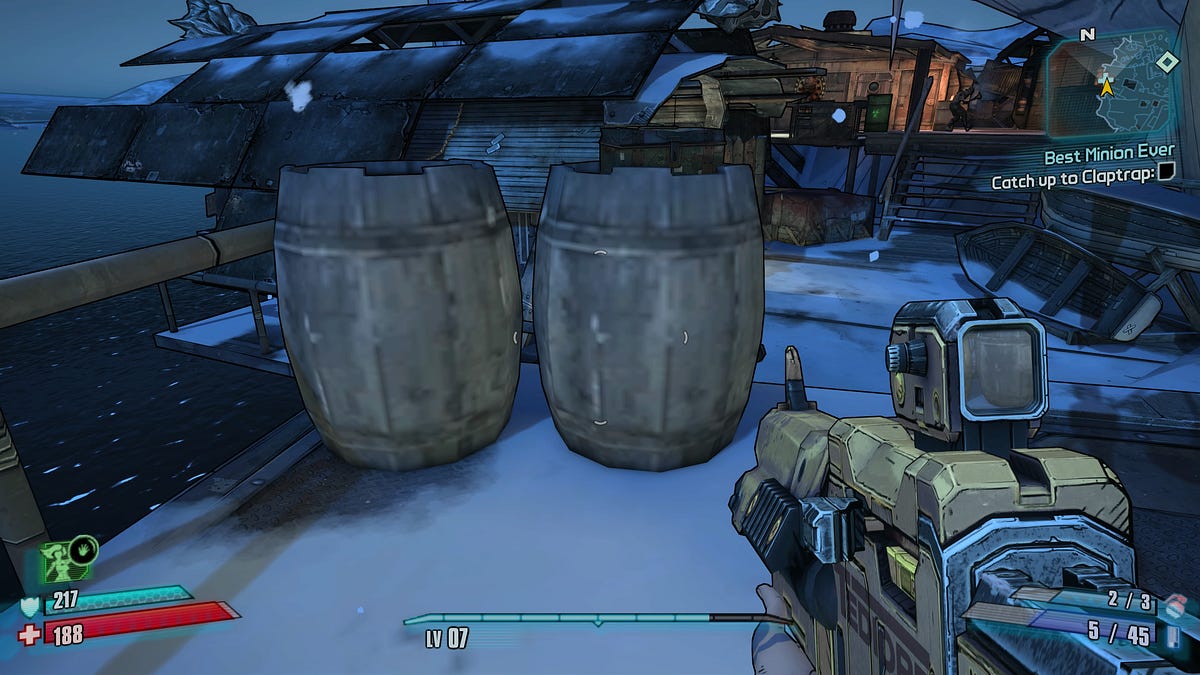The height and width of the screenshot is (675, 1200).
Task: Tick the Catch up to Claptrap objective checkbox
Action: pyautogui.click(x=1166, y=174)
